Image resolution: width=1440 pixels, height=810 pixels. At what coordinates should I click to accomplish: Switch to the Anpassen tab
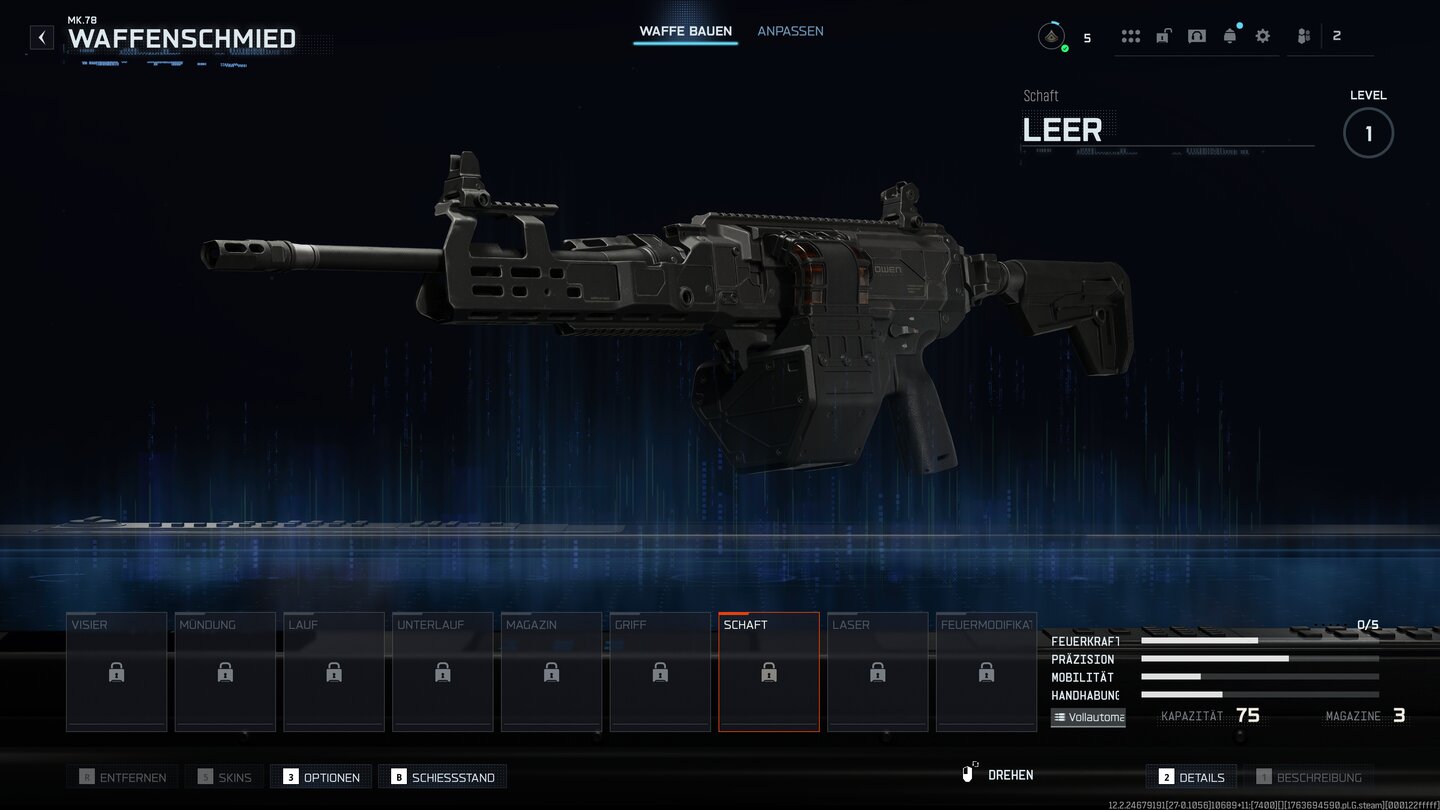tap(790, 31)
